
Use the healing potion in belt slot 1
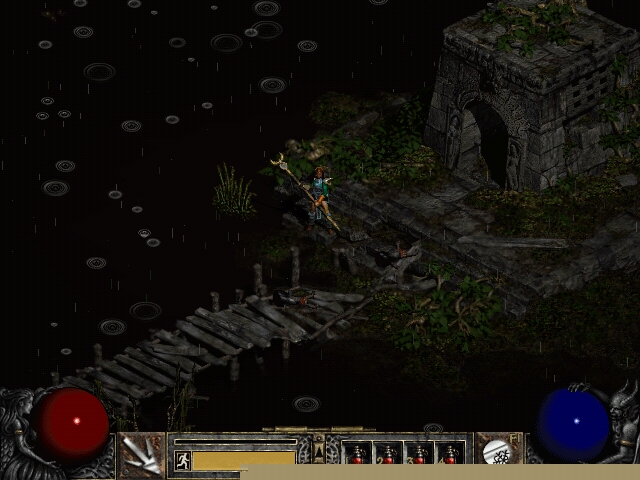(x=357, y=455)
